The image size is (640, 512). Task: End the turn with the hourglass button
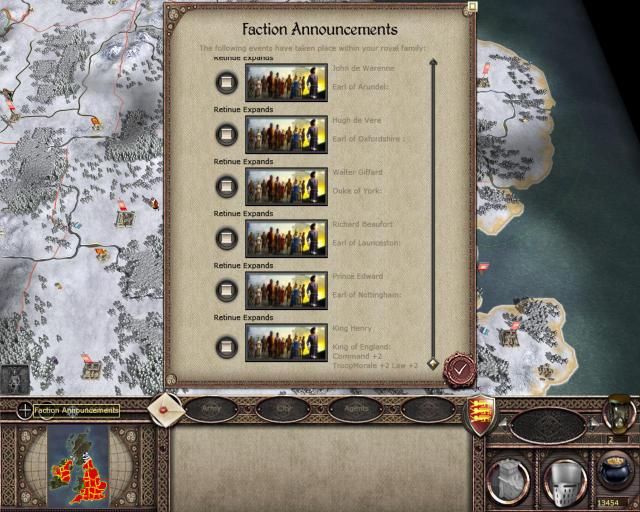[619, 411]
